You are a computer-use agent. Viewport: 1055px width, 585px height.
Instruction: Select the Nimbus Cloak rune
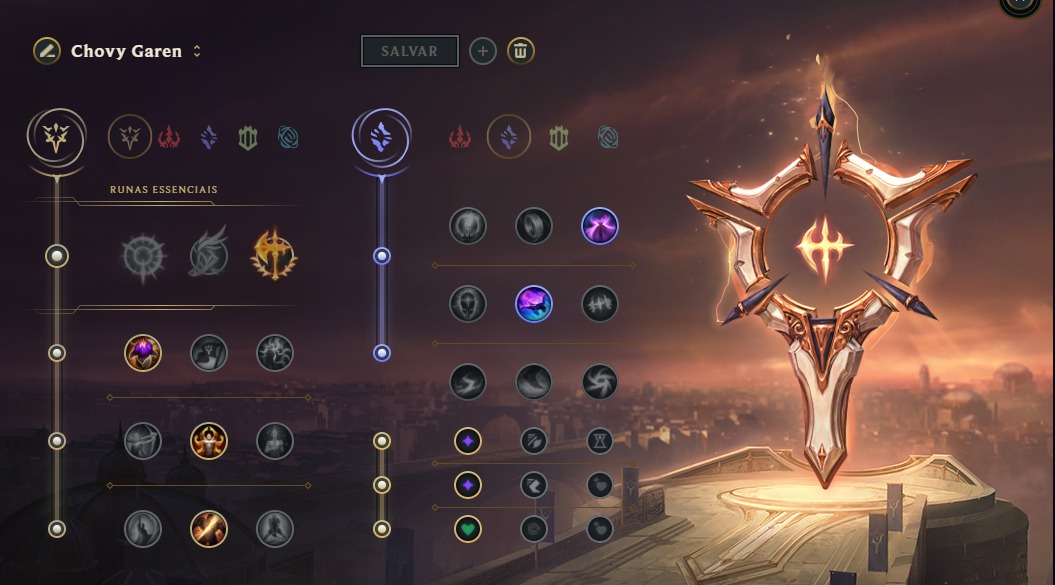[x=600, y=226]
